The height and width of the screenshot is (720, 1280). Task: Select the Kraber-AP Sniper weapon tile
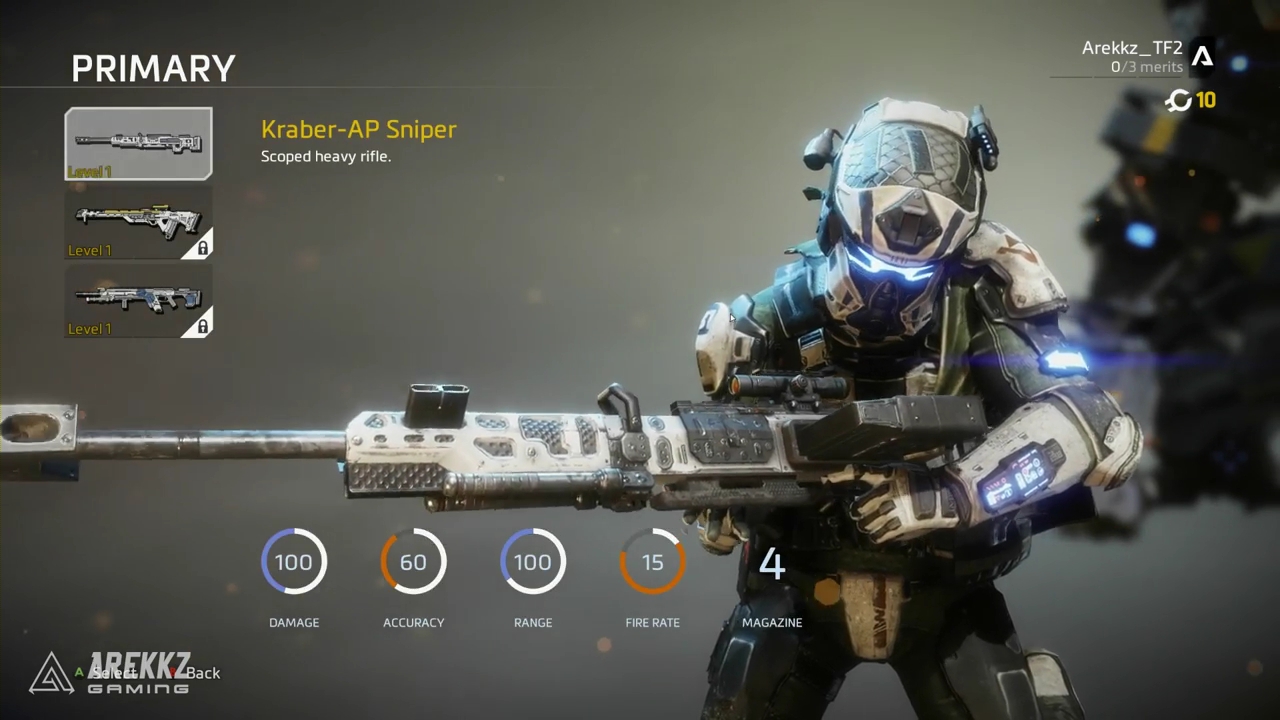pyautogui.click(x=138, y=144)
